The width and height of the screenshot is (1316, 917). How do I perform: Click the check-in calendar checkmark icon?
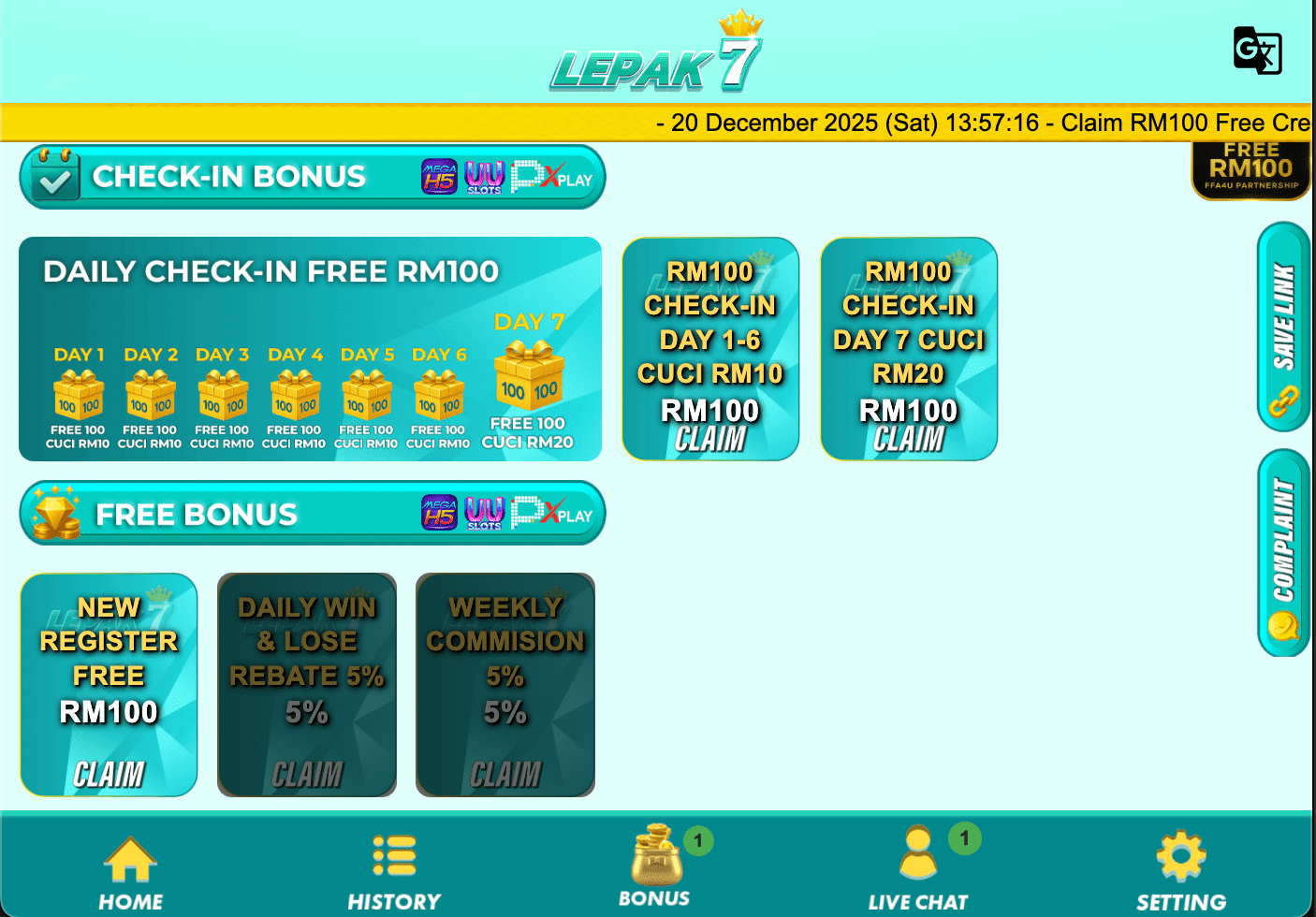tap(53, 176)
